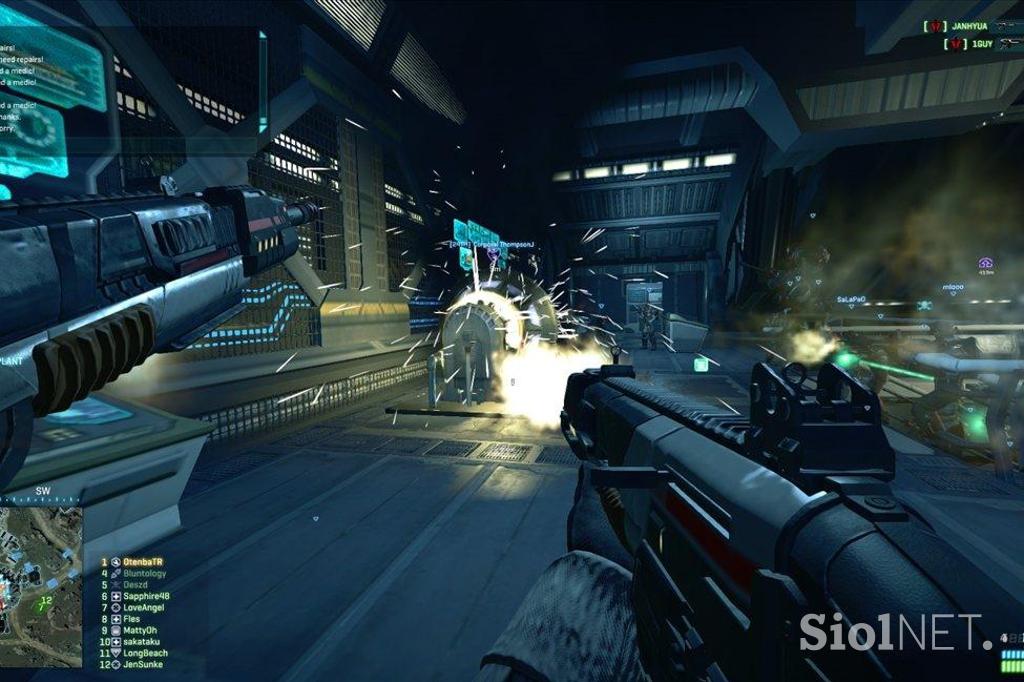This screenshot has width=1024, height=682.
Task: Select squad member Bluntology
Action: coord(145,574)
